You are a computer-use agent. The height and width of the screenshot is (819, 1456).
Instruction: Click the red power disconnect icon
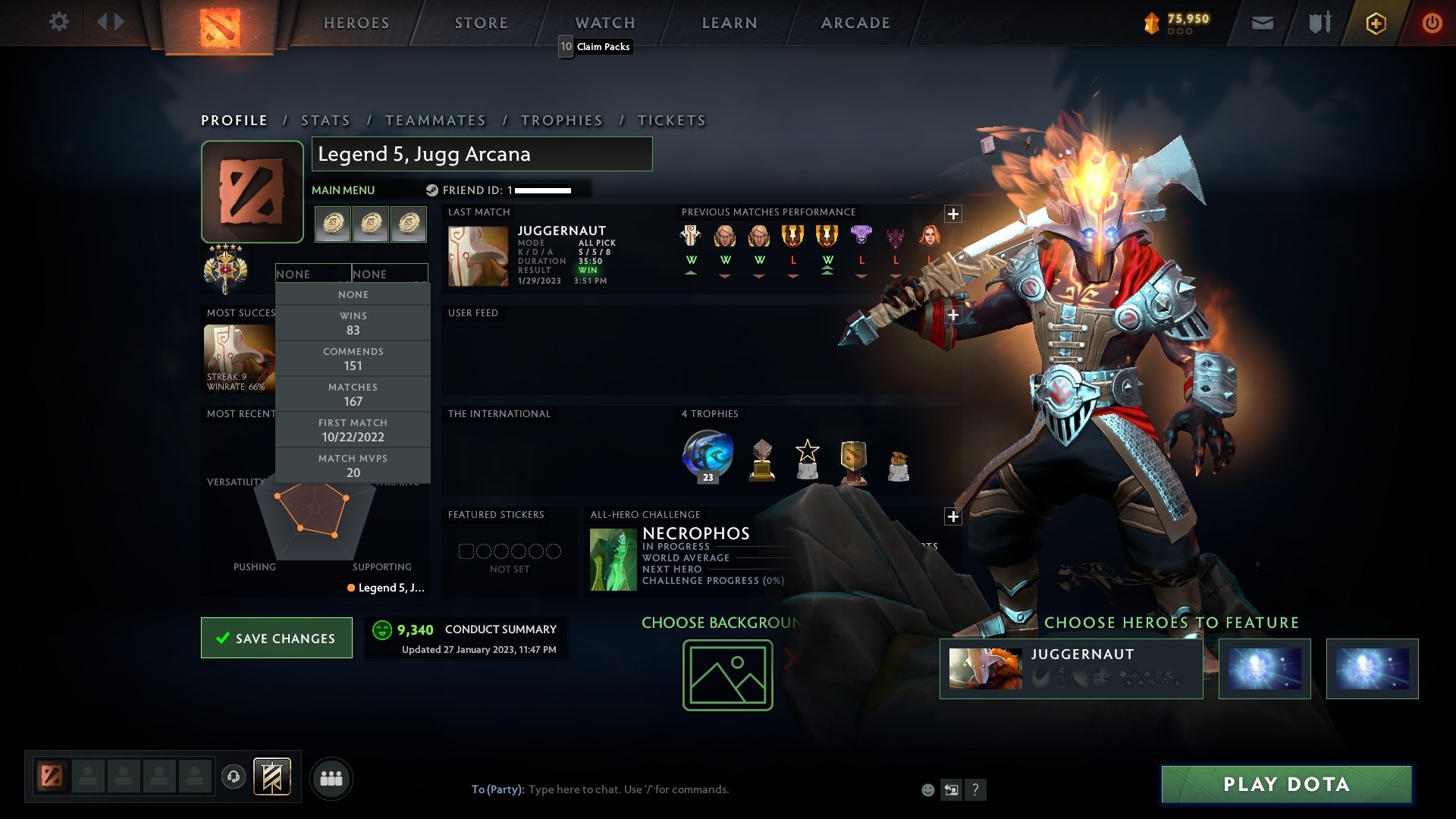coord(1432,22)
